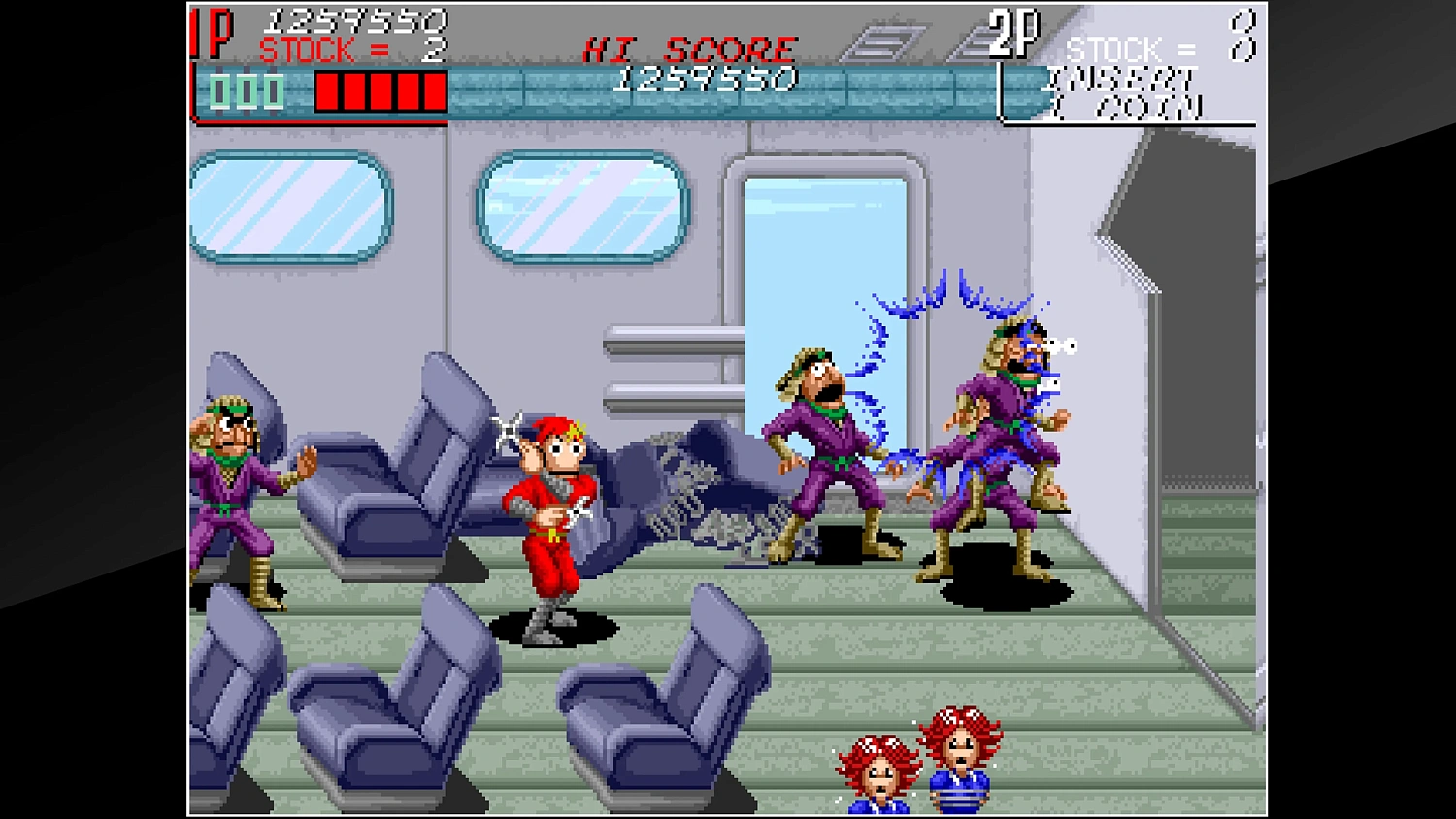
Task: Click the red five-segment health bar
Action: tap(379, 92)
